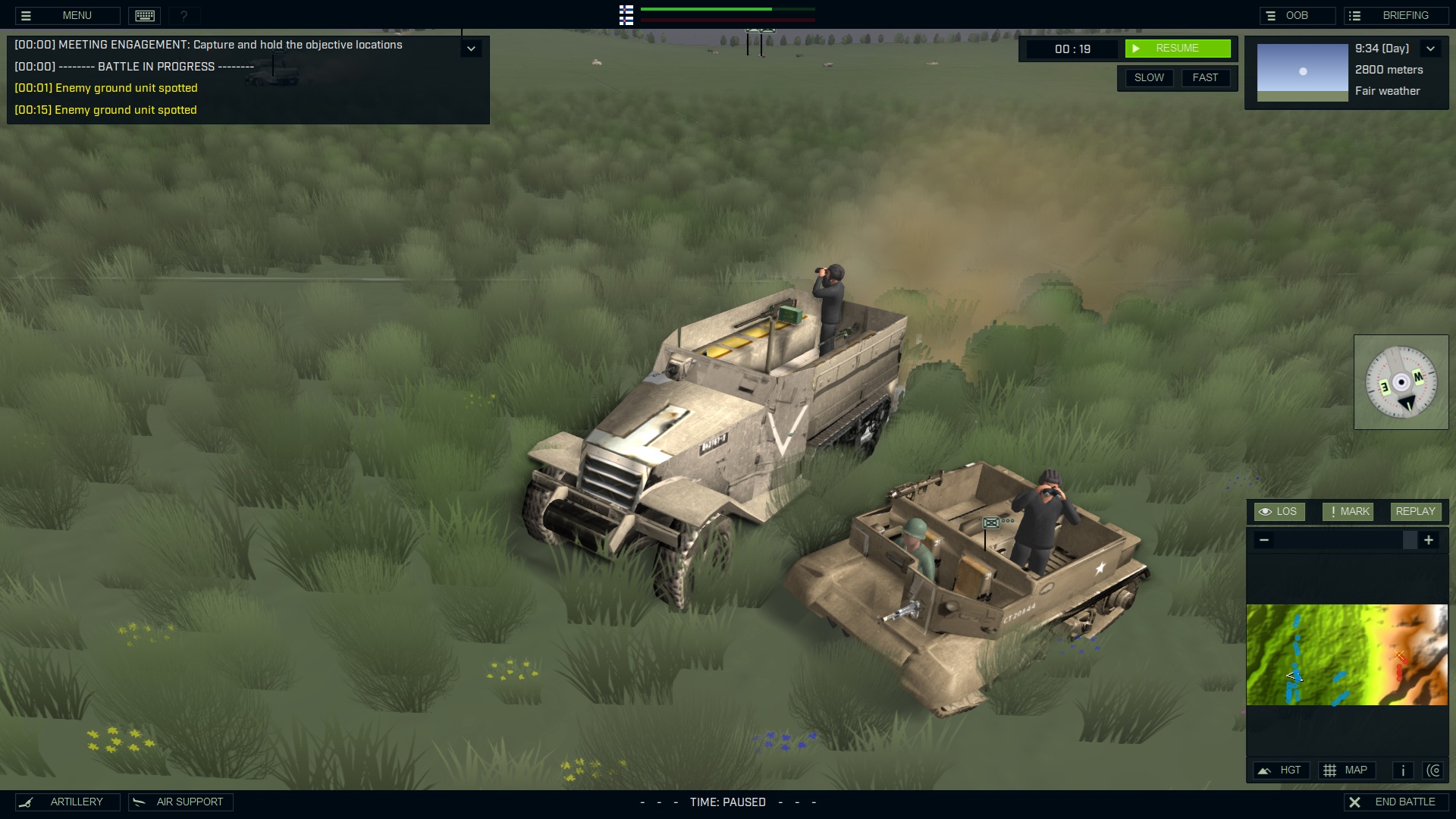This screenshot has height=819, width=1456.
Task: Expand the message log dropdown arrow
Action: (471, 49)
